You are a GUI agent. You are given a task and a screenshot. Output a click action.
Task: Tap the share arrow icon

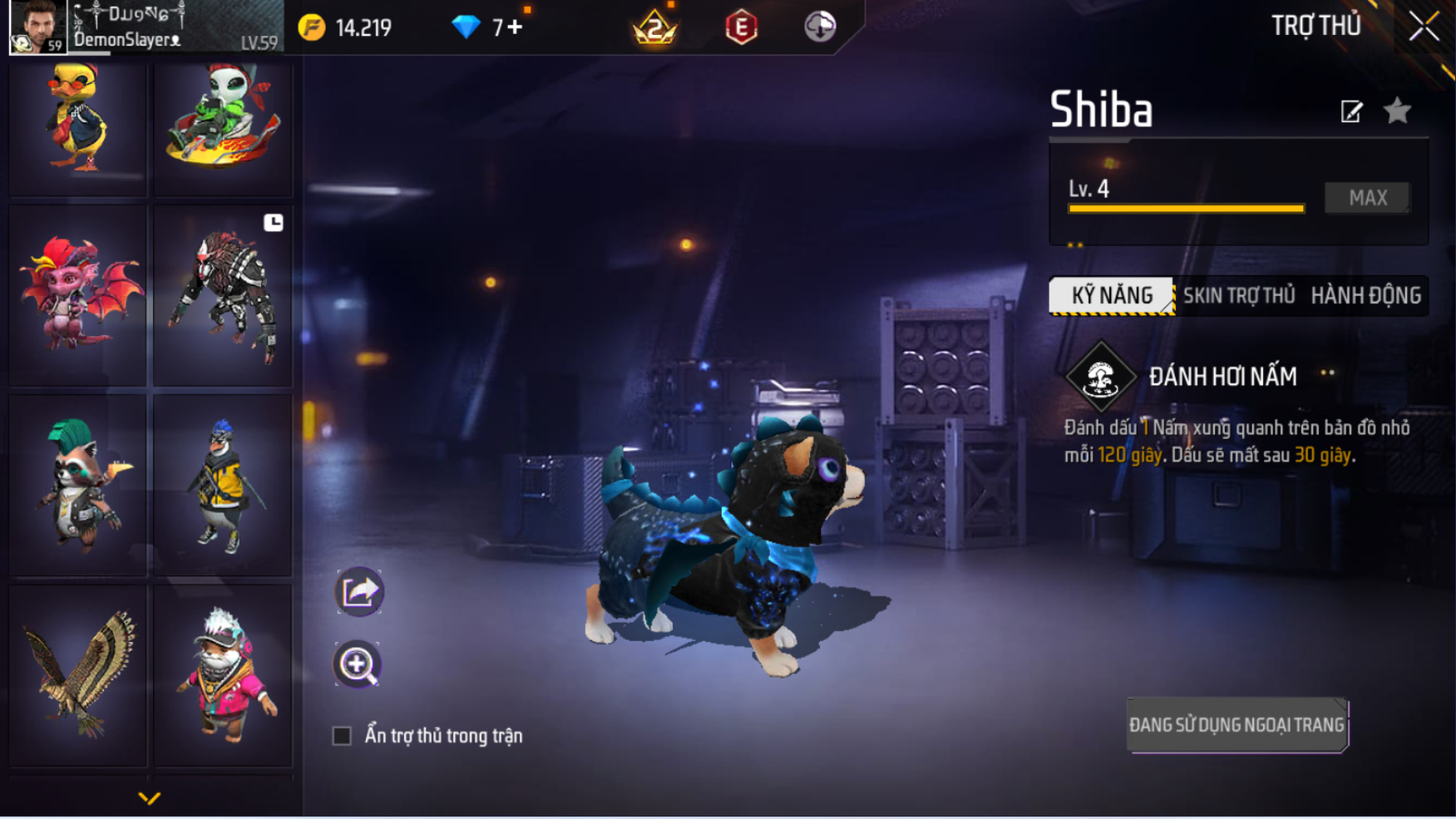tap(358, 592)
